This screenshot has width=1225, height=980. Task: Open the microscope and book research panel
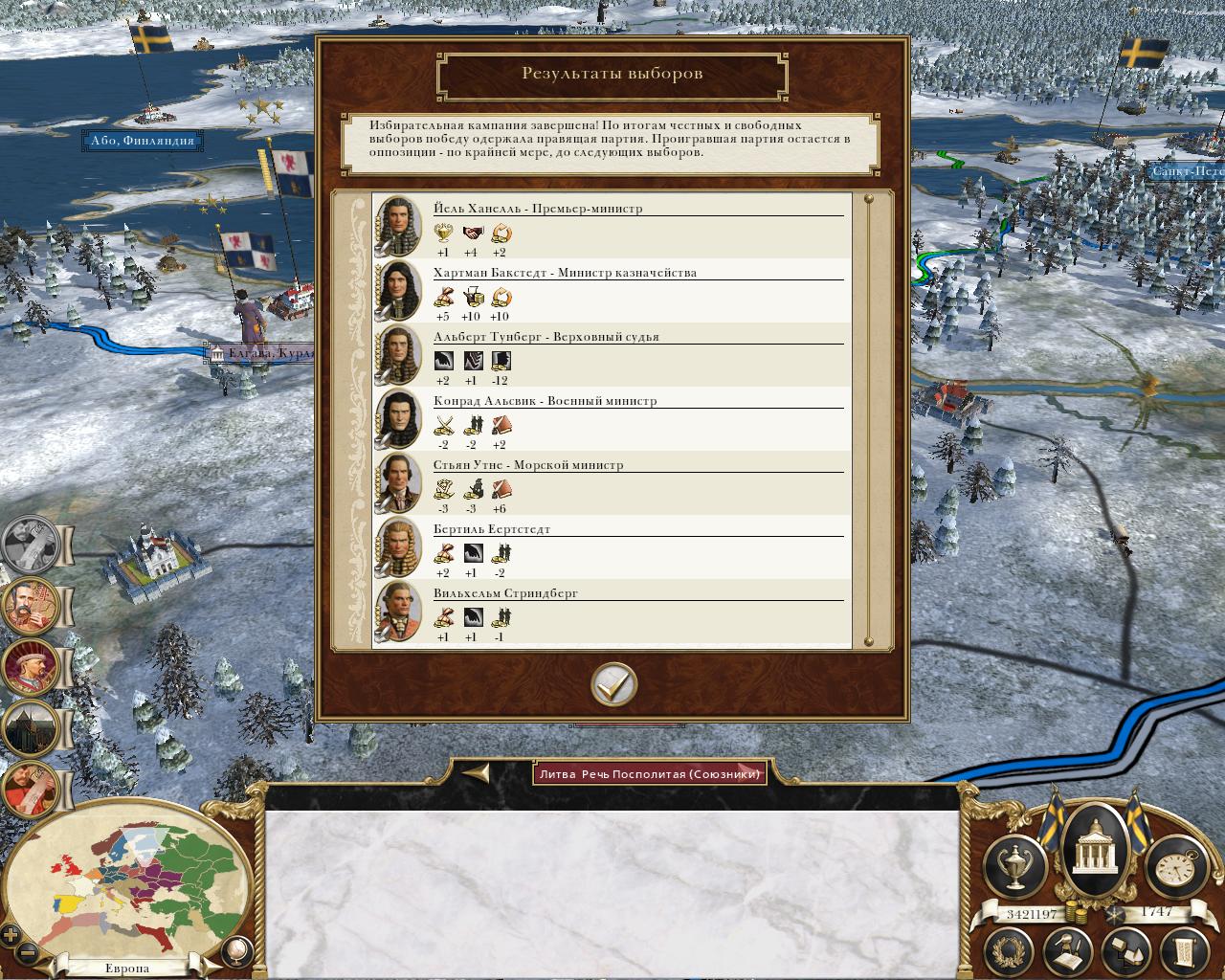point(1070,950)
